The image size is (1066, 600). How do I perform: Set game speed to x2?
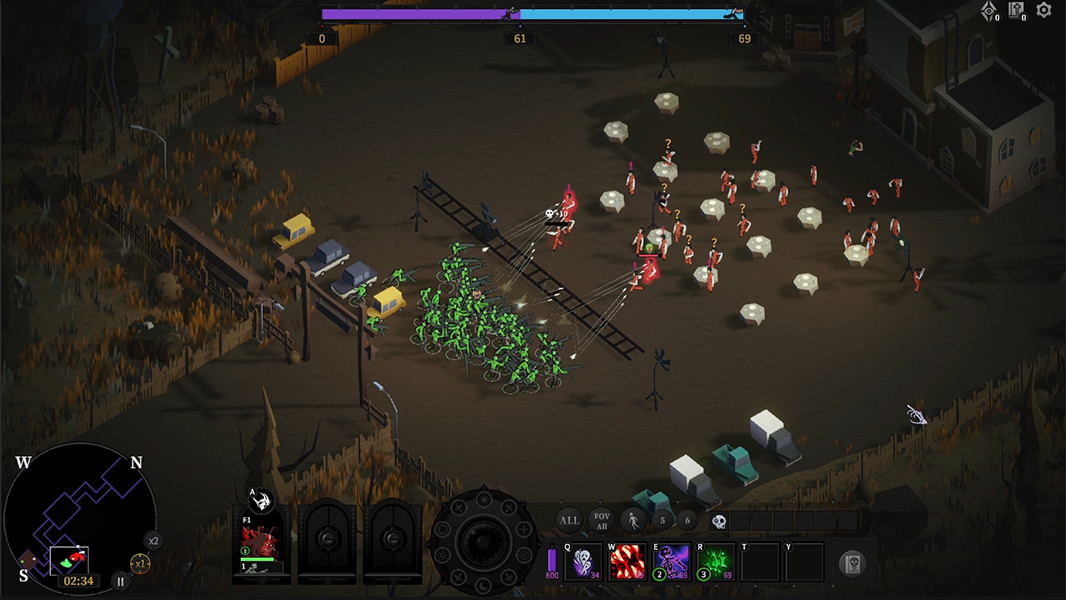(x=153, y=541)
